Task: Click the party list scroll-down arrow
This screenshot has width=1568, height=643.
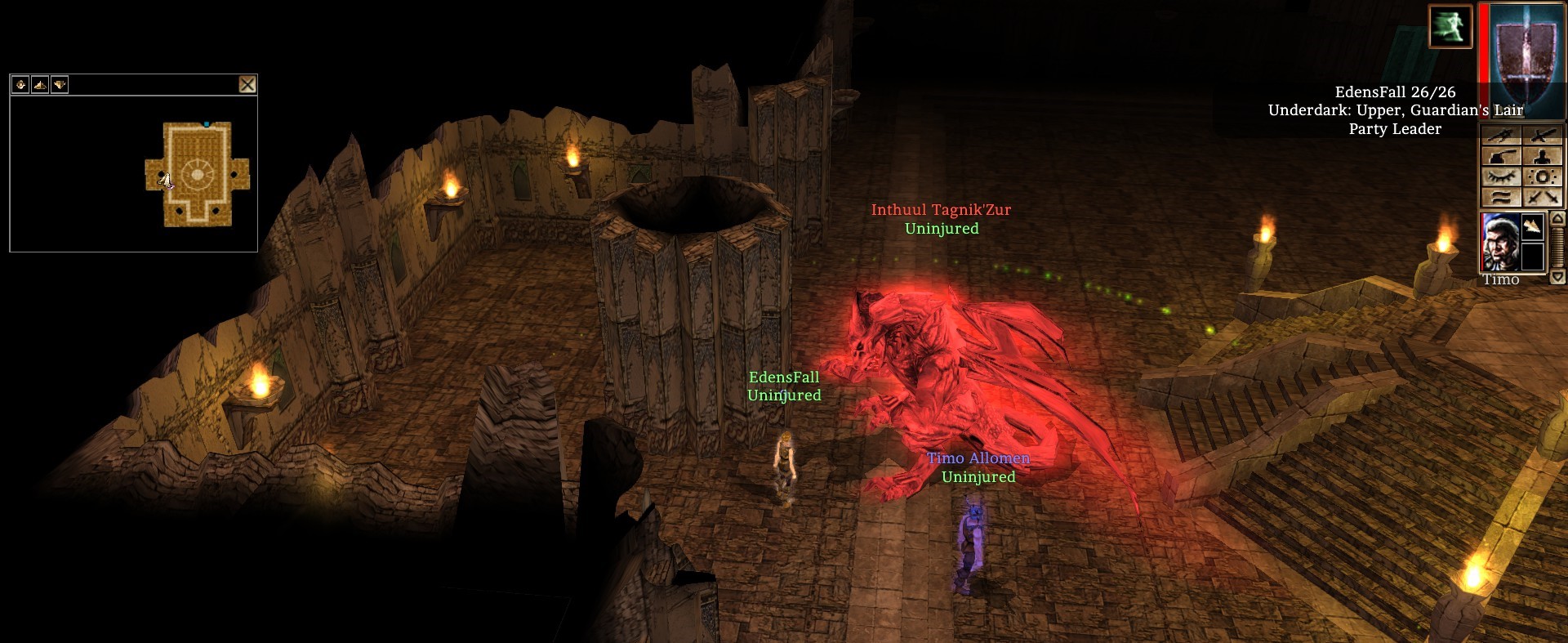Action: [1557, 277]
